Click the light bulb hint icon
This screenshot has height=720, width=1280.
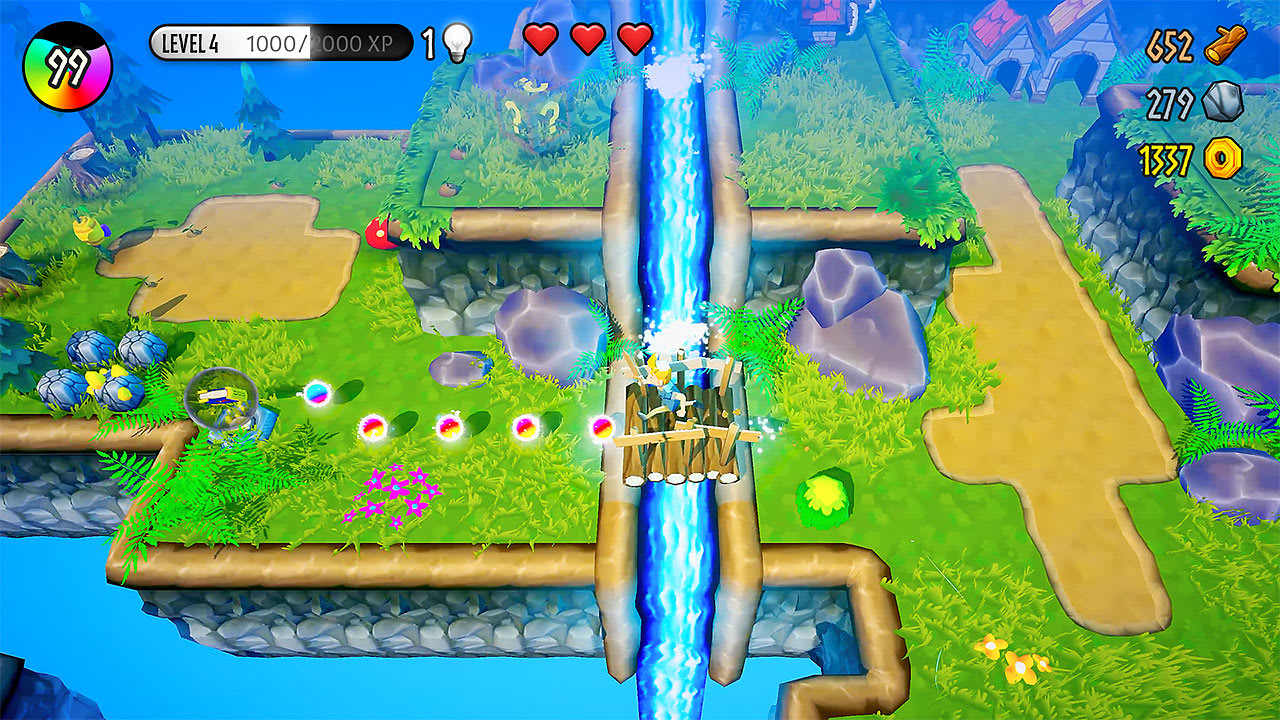tap(456, 42)
